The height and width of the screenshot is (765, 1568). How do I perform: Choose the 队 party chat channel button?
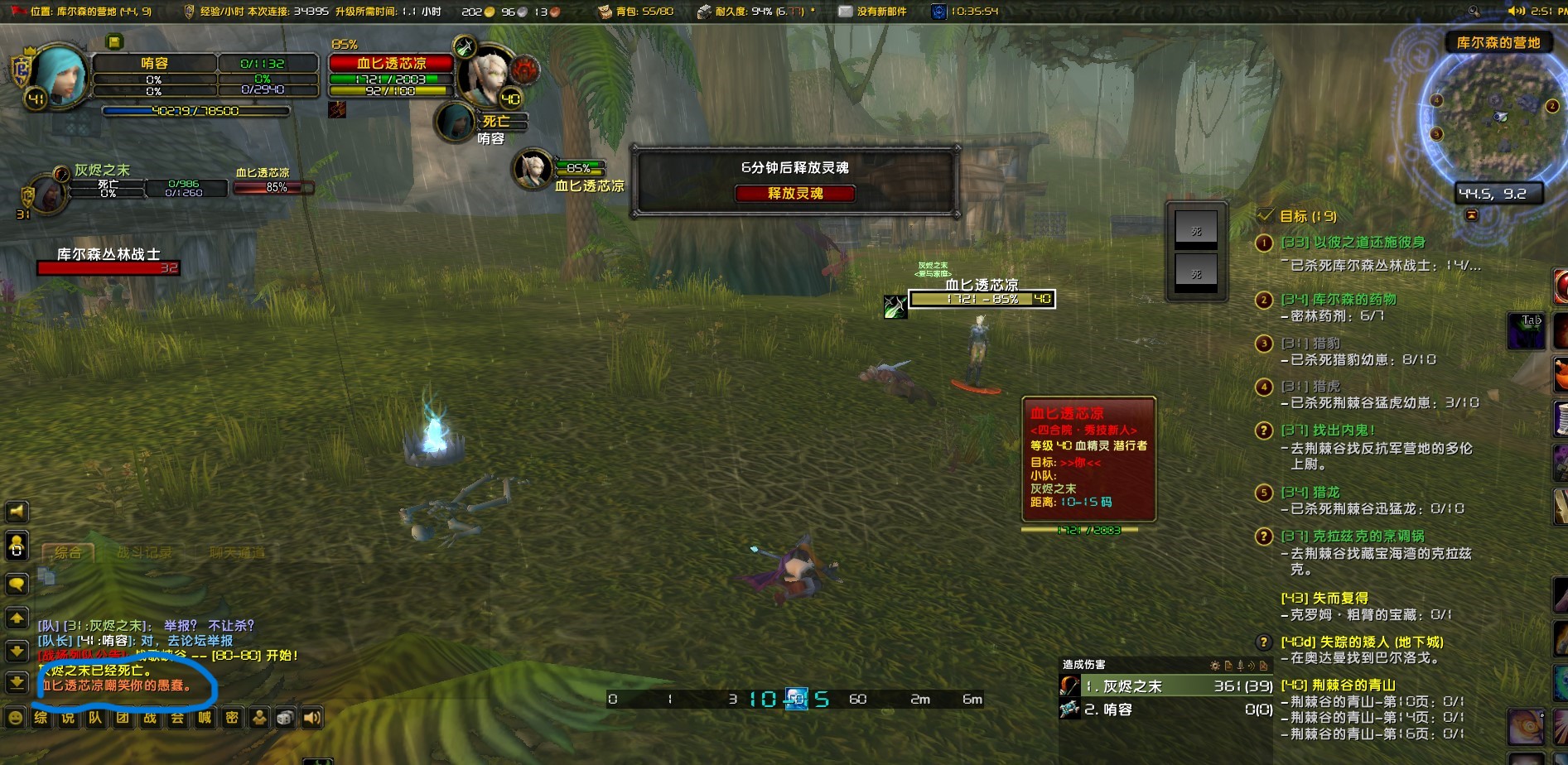(95, 718)
